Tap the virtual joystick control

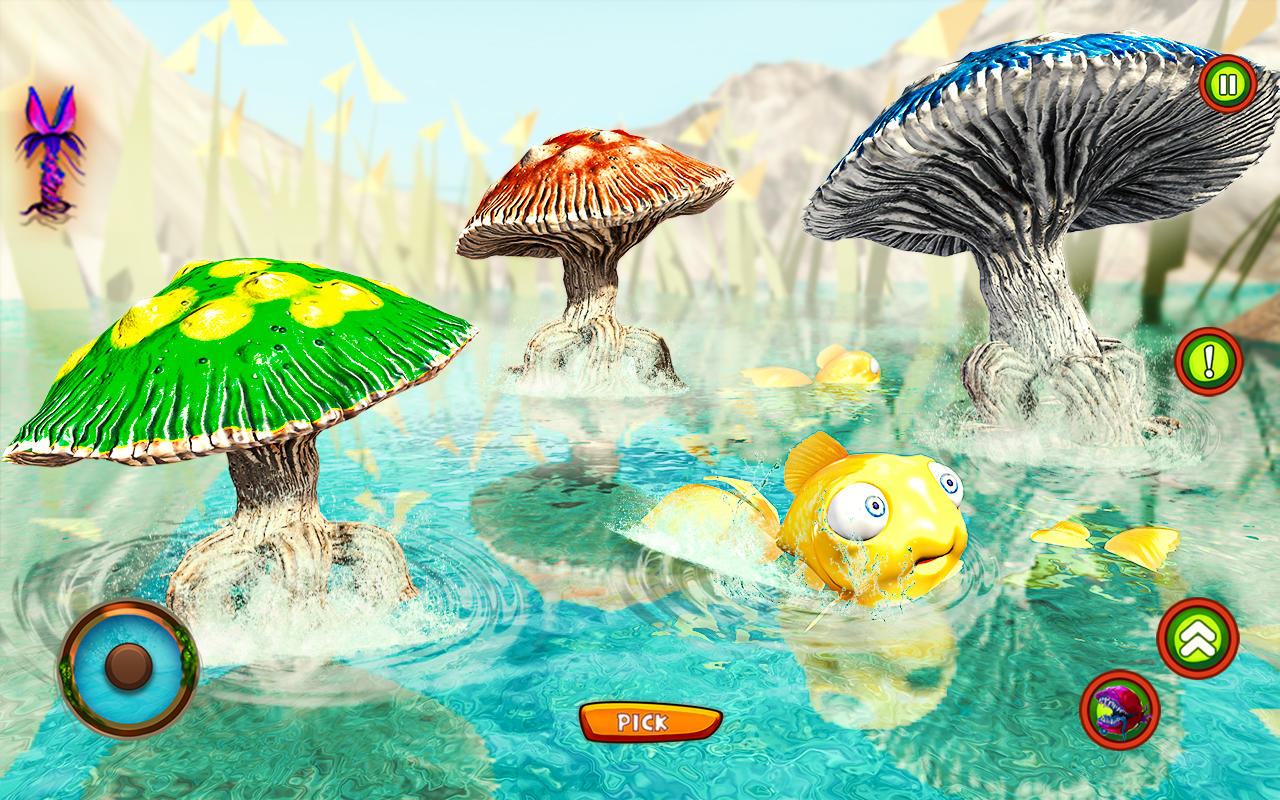127,665
